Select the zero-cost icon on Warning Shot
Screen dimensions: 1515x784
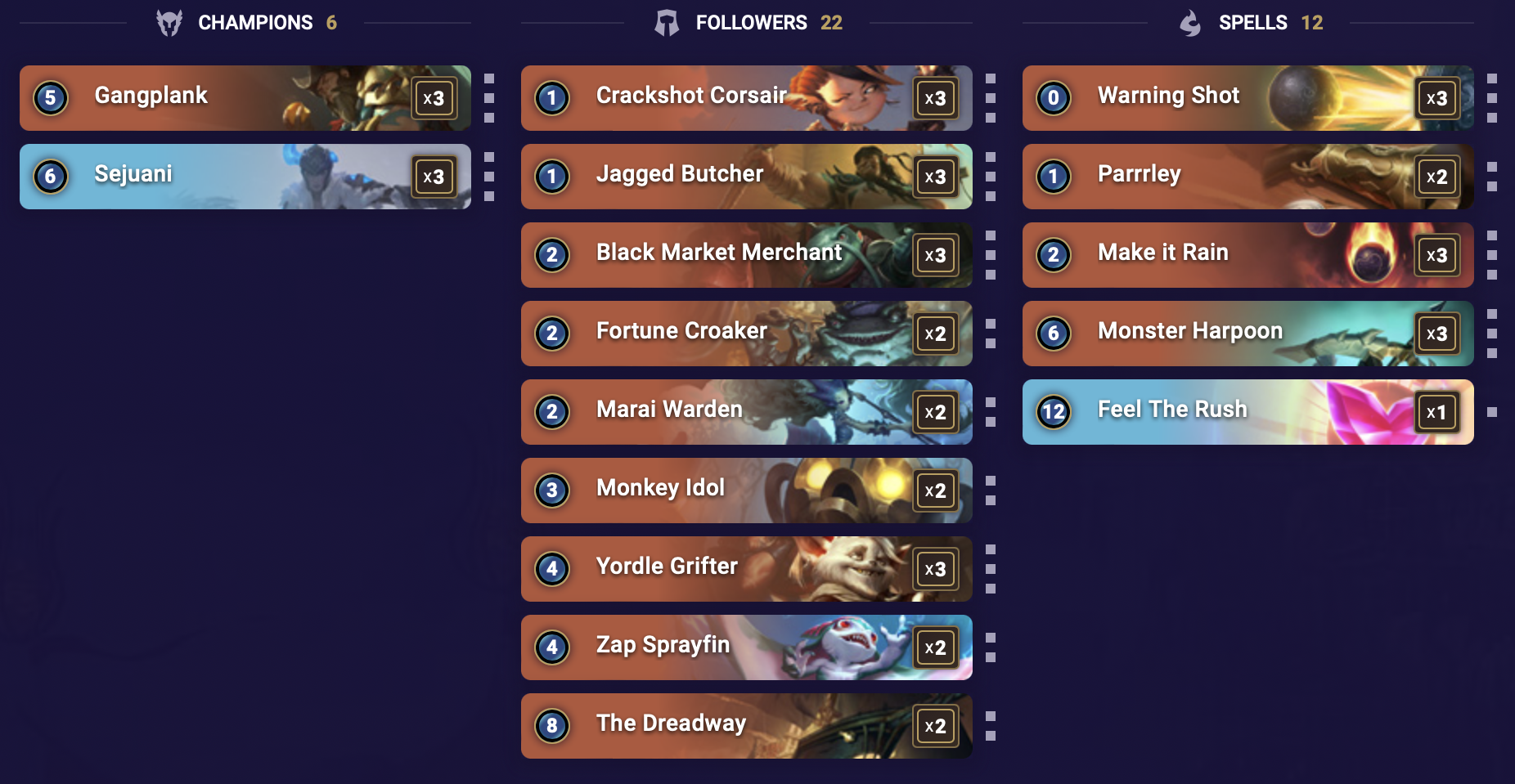[1053, 98]
